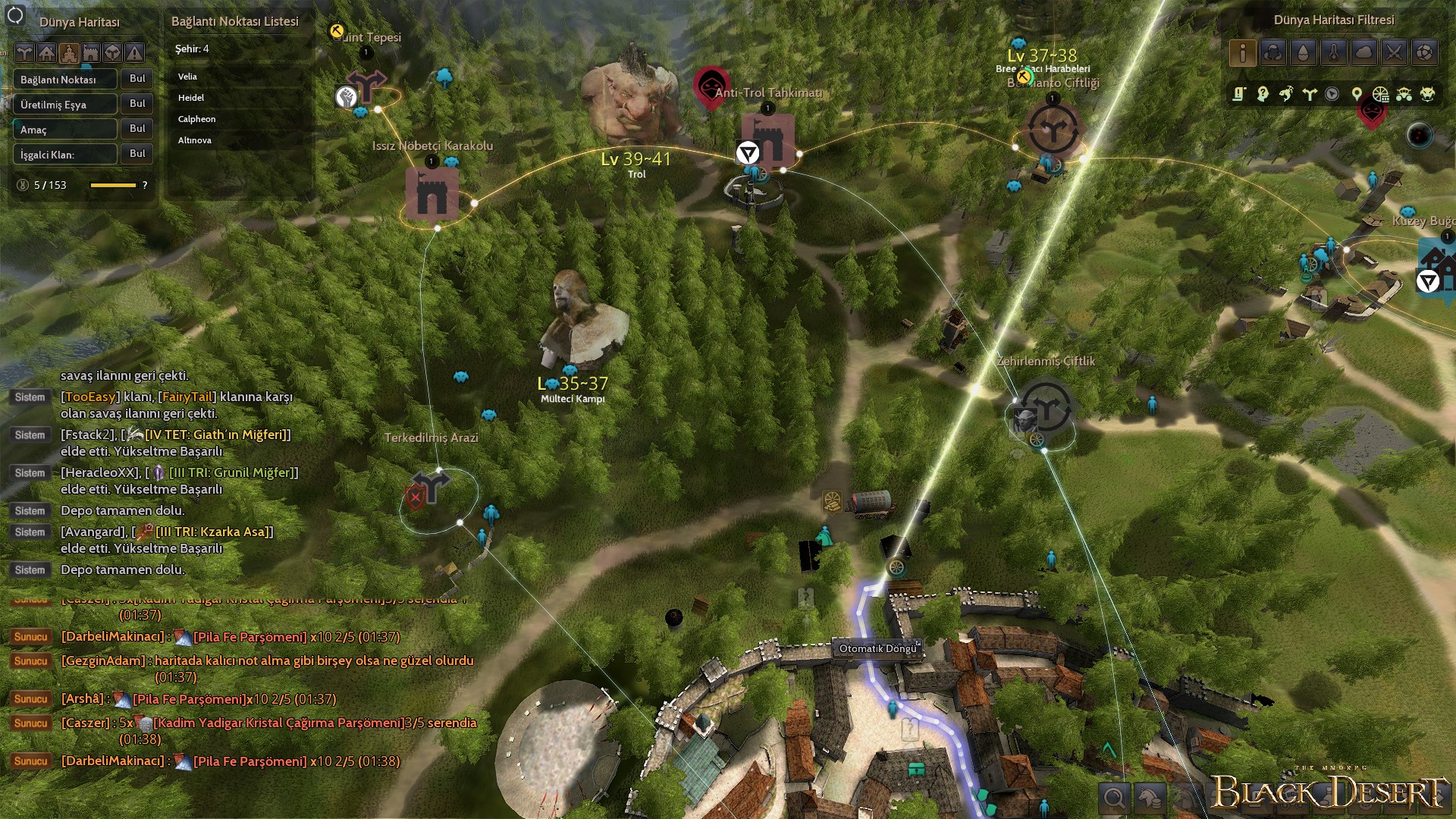Focus the İşgalci Klan search field
Image resolution: width=1456 pixels, height=819 pixels.
[65, 155]
